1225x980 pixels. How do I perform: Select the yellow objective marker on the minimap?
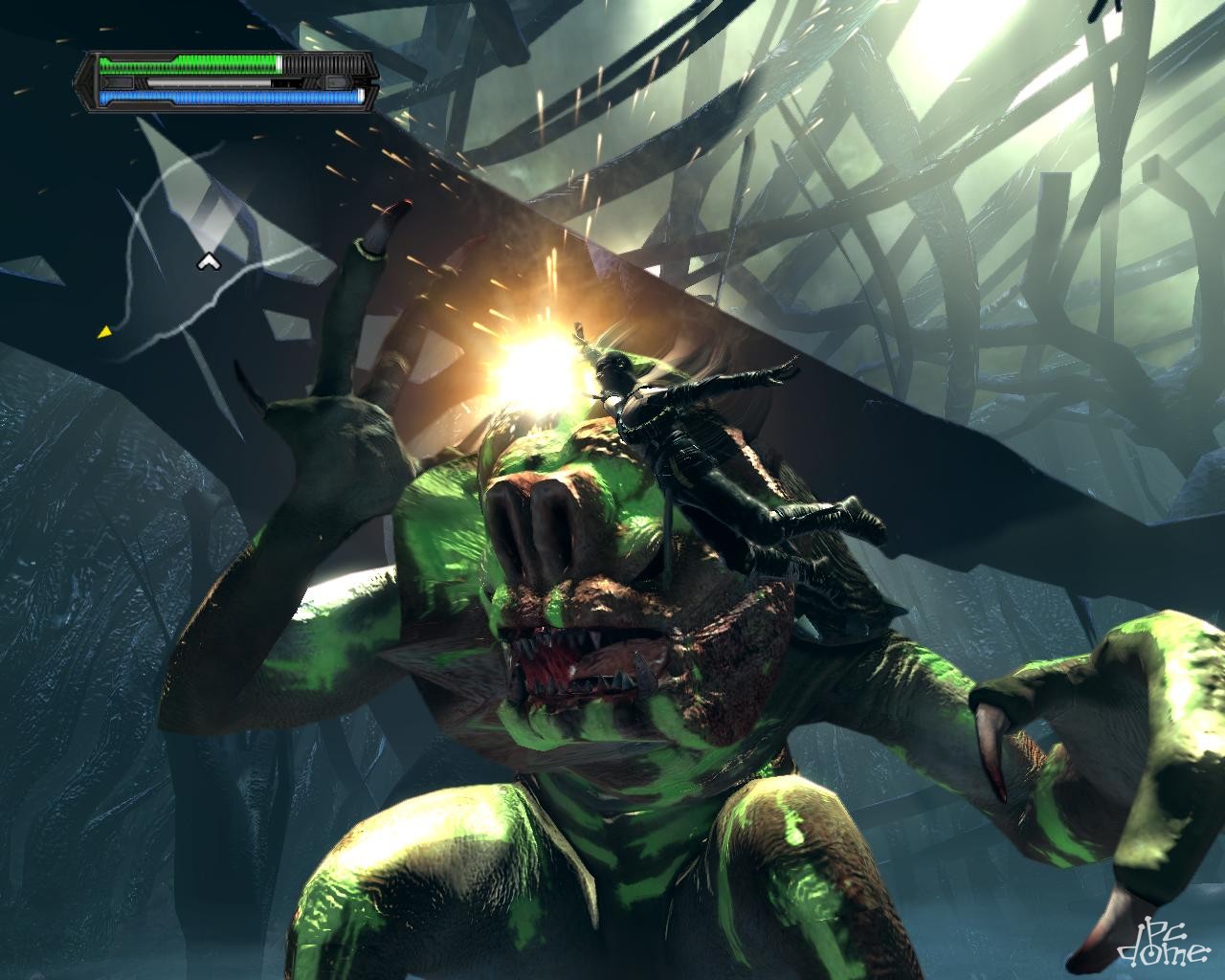tap(103, 332)
